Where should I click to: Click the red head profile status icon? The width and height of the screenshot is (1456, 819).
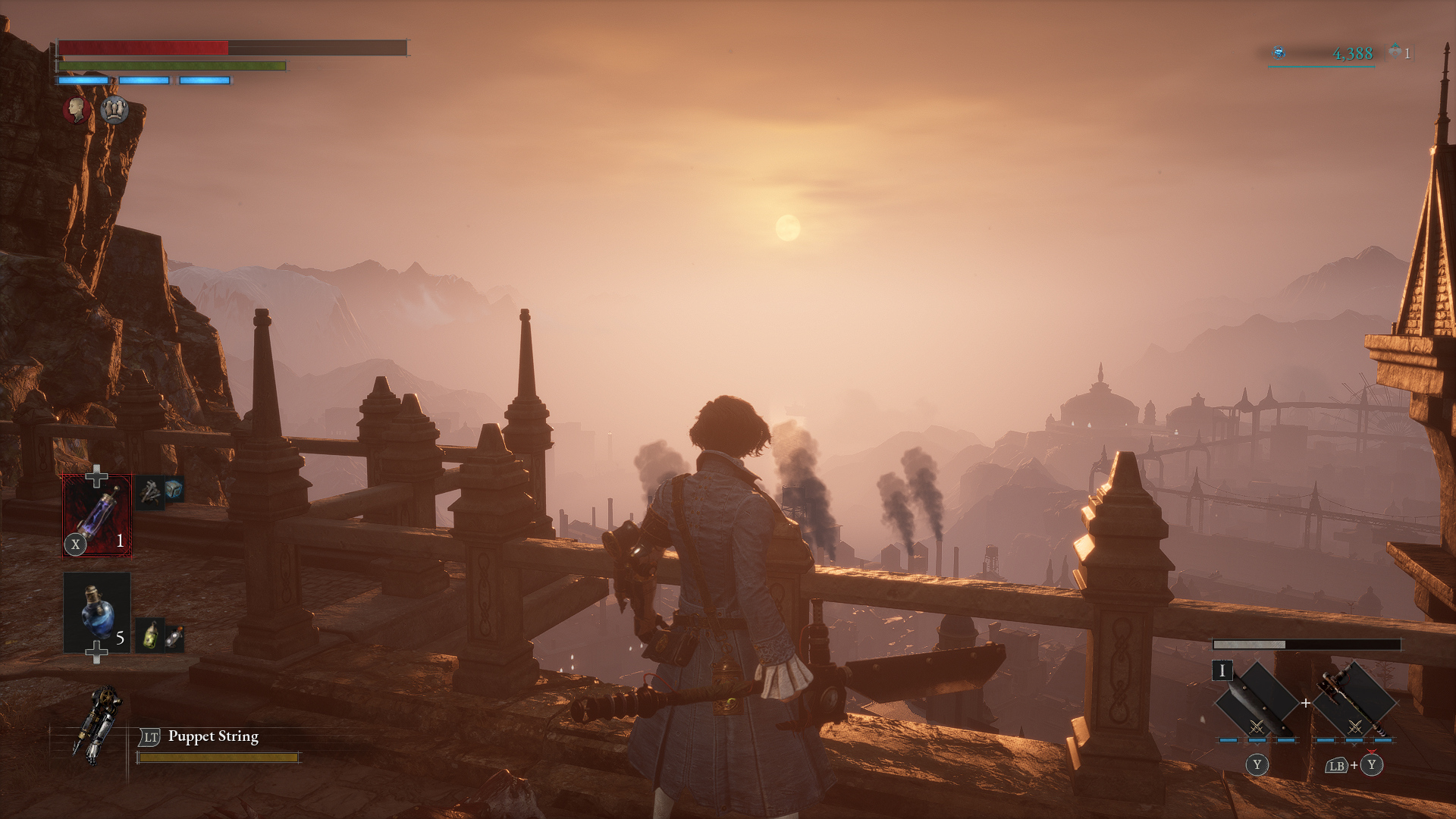click(x=77, y=110)
